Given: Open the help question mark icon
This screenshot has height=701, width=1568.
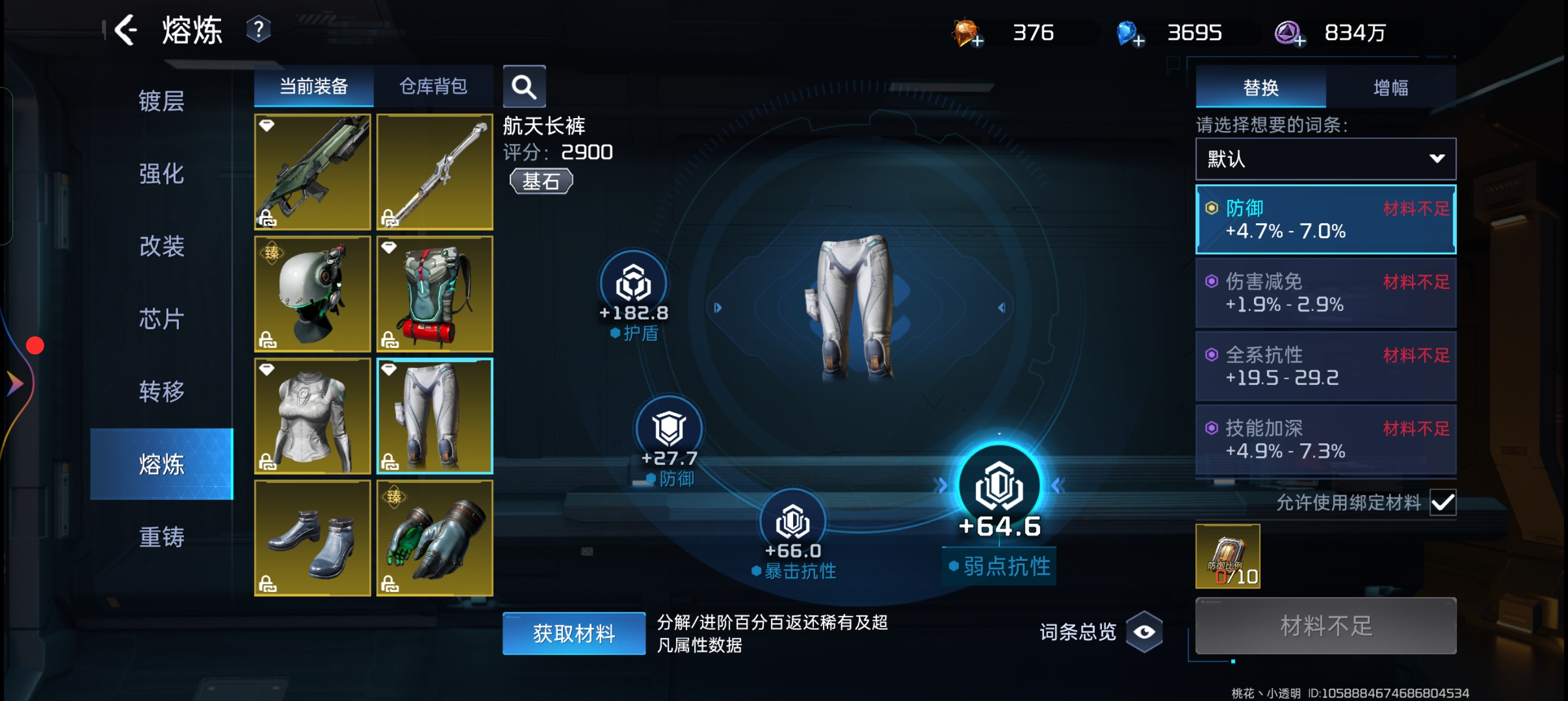Looking at the screenshot, I should [258, 29].
